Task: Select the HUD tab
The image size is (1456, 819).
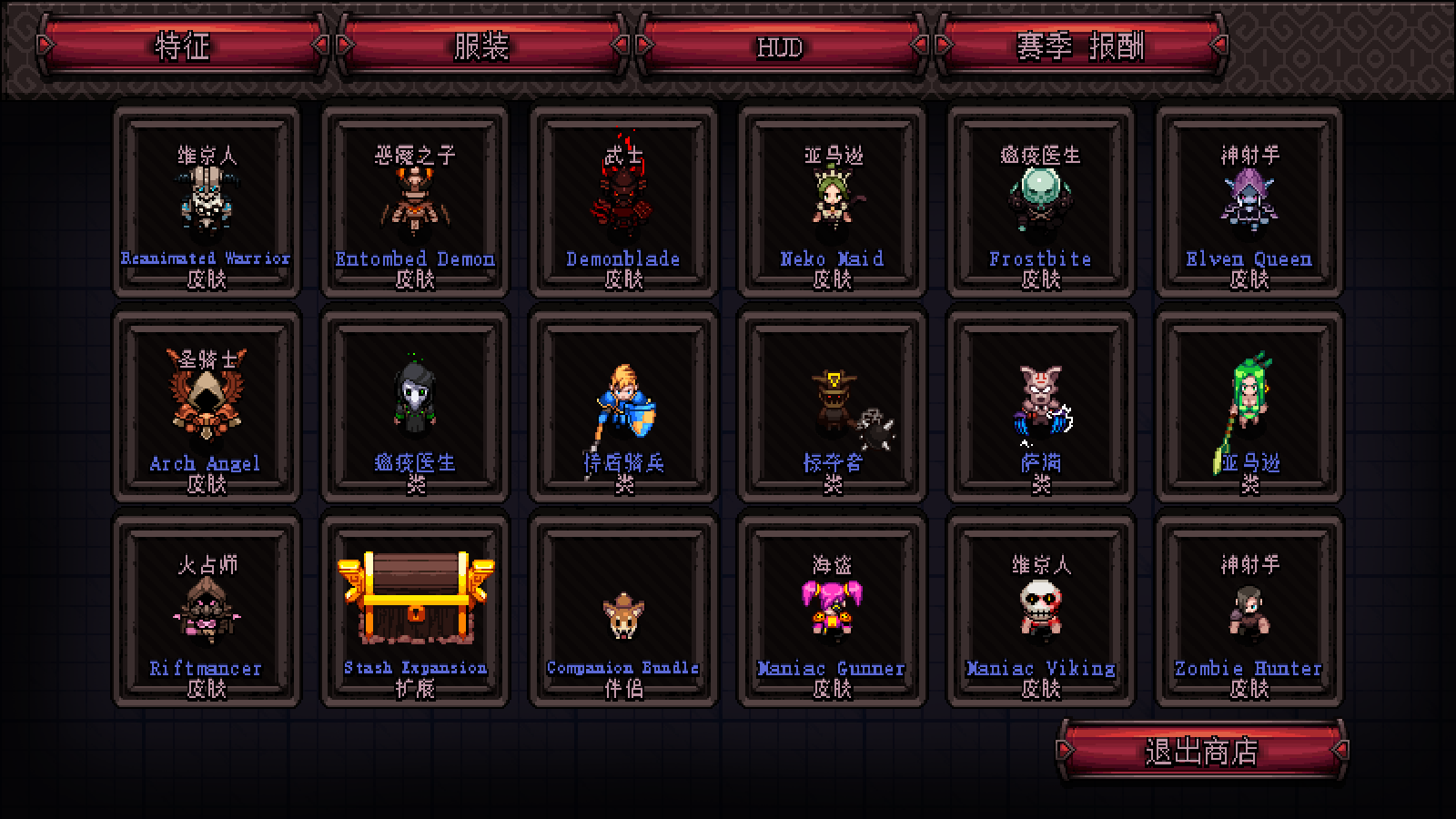Action: tap(780, 45)
